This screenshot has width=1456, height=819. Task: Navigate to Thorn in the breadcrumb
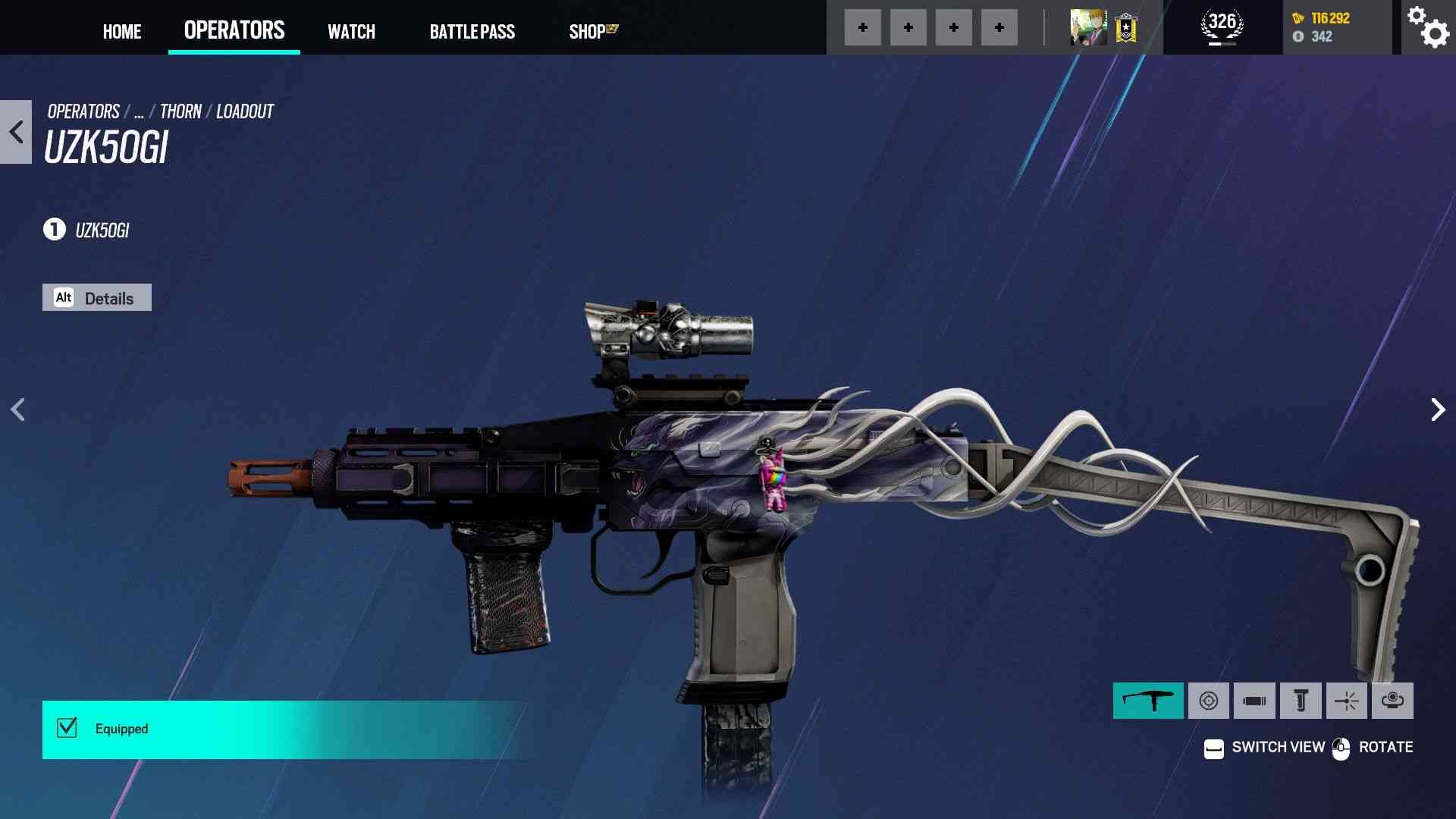pyautogui.click(x=180, y=111)
